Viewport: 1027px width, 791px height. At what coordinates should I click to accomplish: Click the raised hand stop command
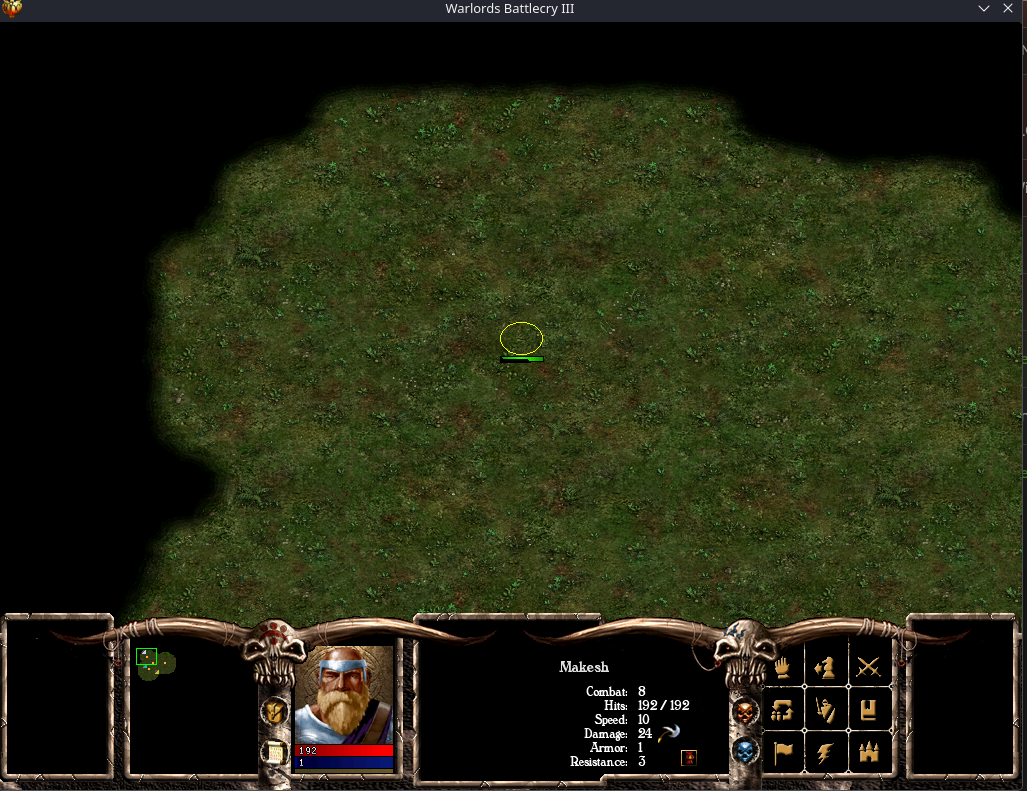pyautogui.click(x=783, y=666)
